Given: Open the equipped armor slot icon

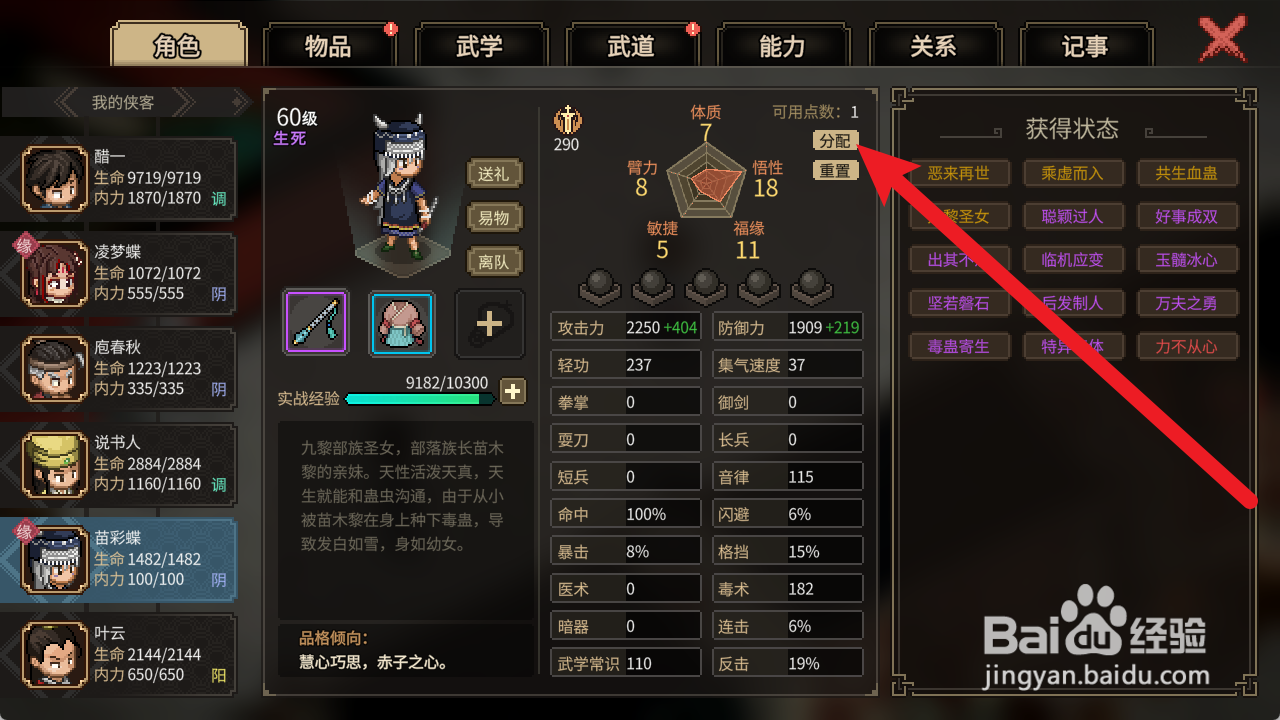Looking at the screenshot, I should pyautogui.click(x=400, y=322).
